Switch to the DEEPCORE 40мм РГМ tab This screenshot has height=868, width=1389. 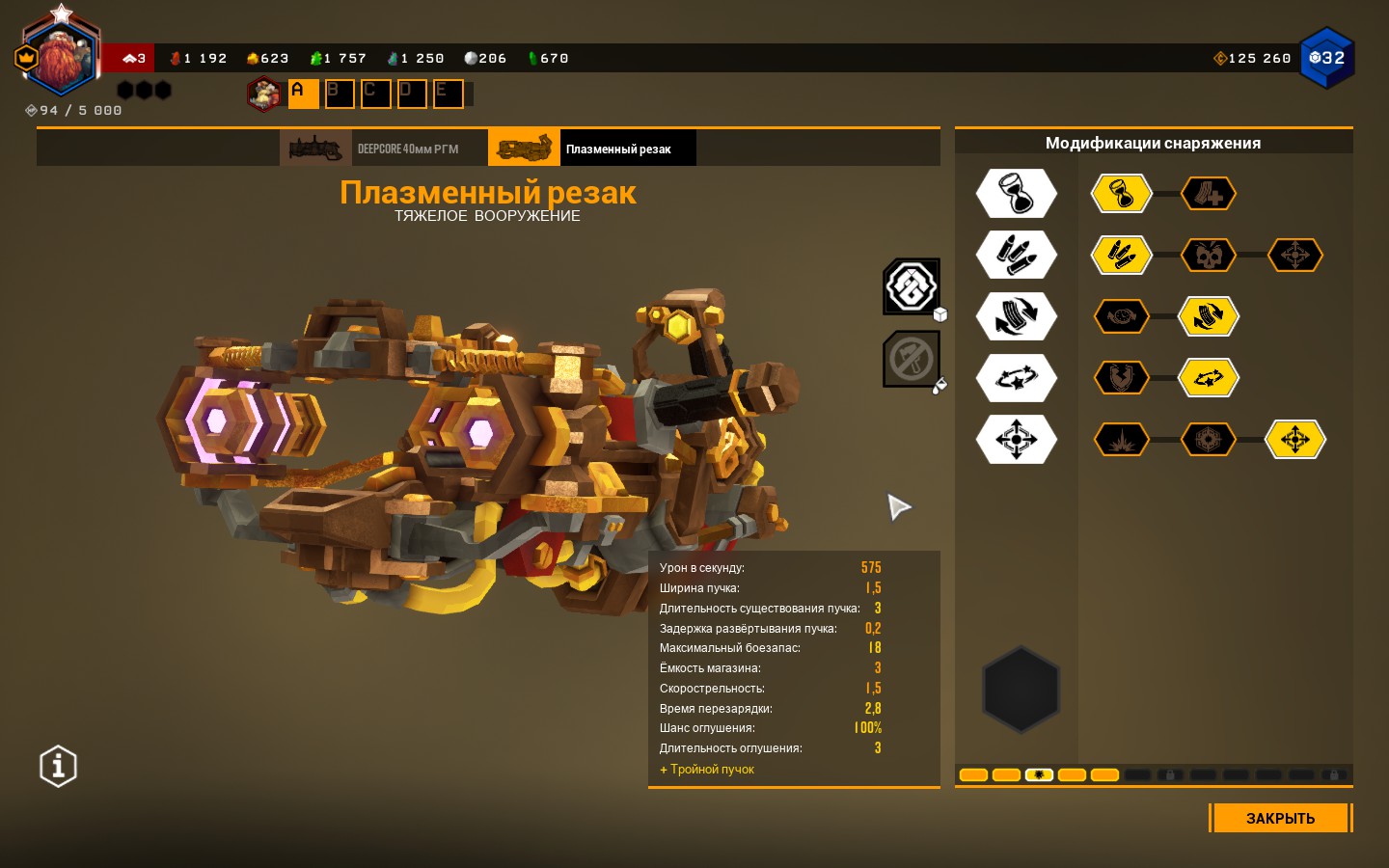tap(383, 149)
